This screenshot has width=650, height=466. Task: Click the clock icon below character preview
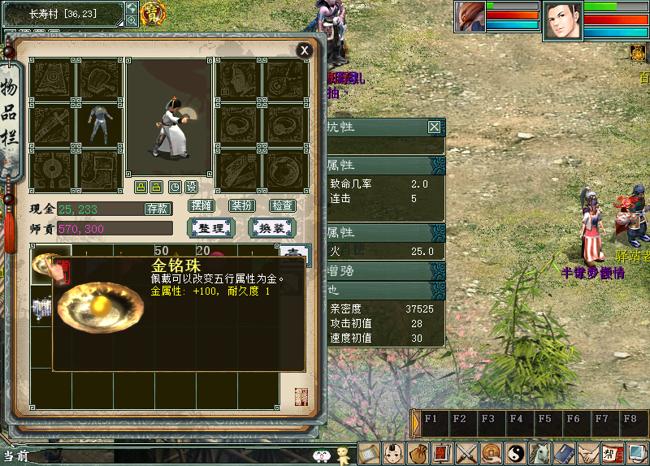click(x=174, y=187)
